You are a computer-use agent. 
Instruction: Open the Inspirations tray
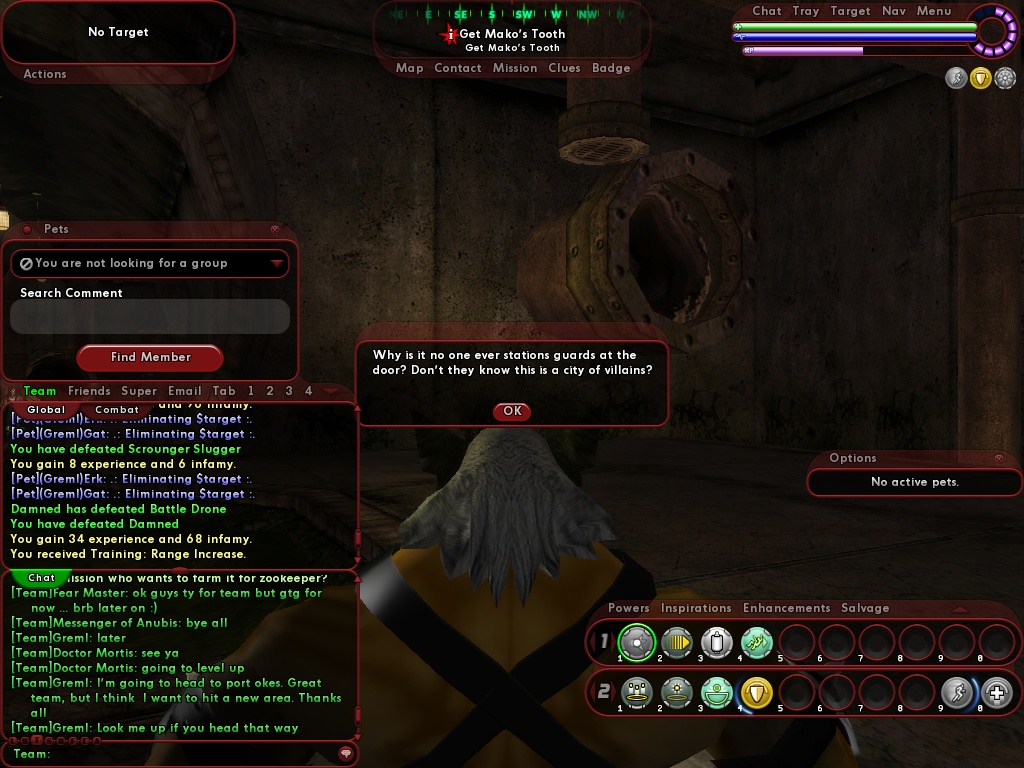[696, 608]
